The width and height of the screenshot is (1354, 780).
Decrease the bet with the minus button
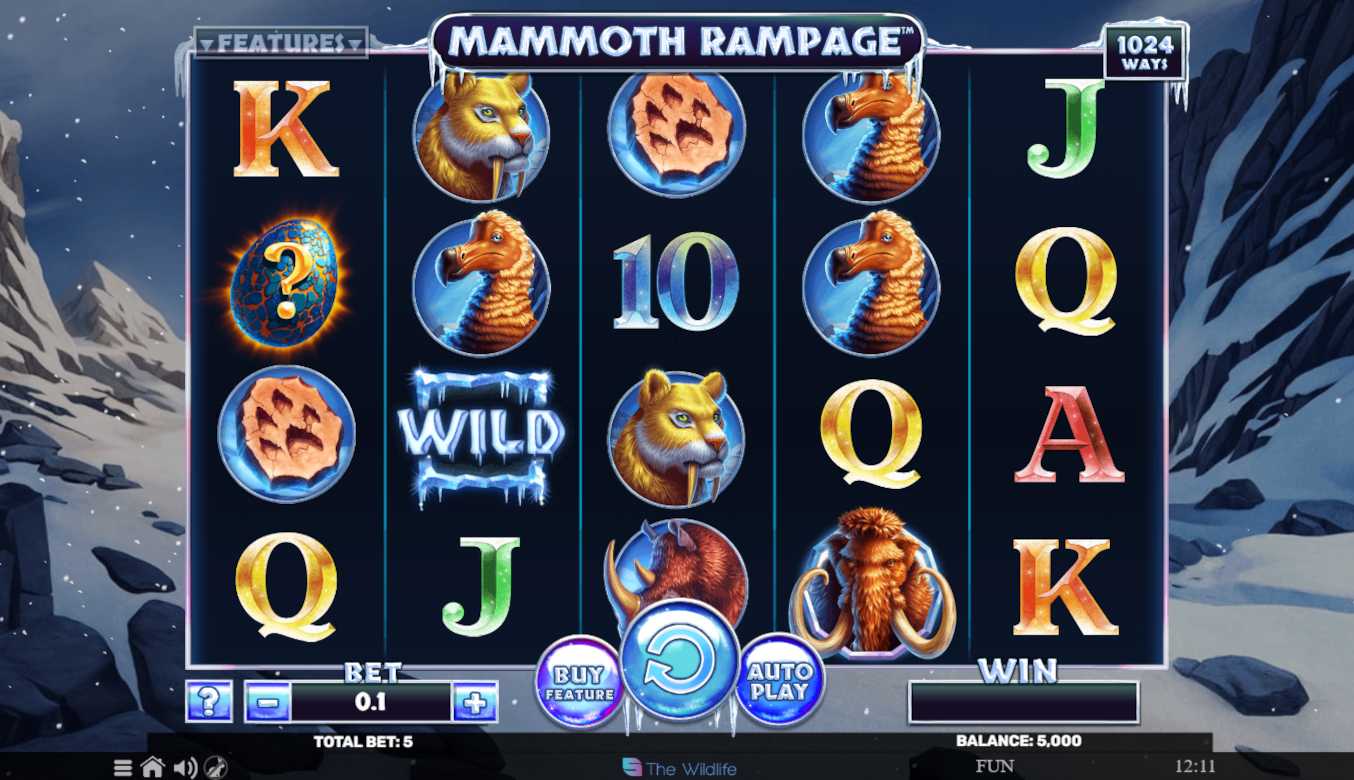point(267,702)
